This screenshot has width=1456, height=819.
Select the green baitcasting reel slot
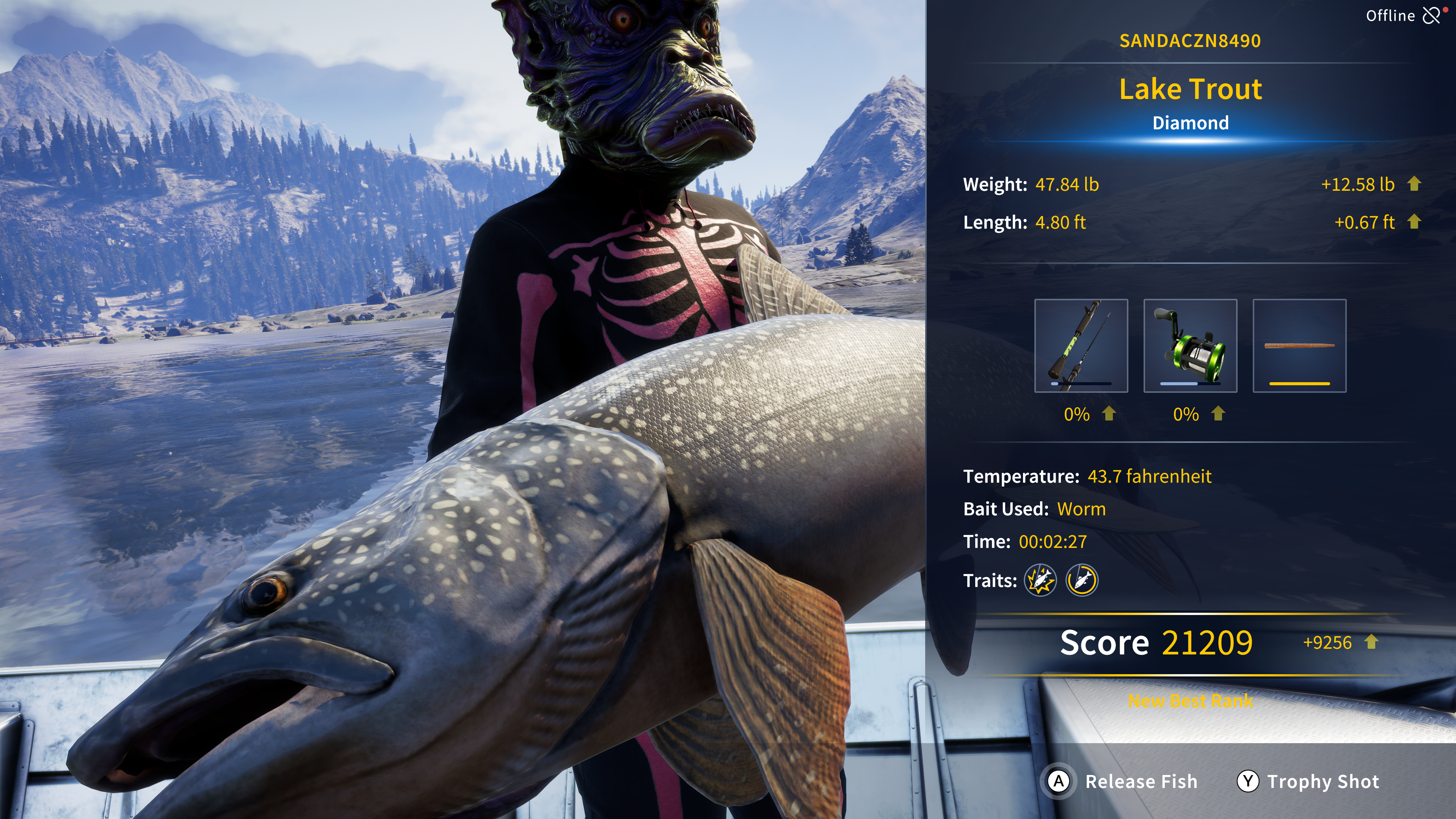(x=1190, y=346)
